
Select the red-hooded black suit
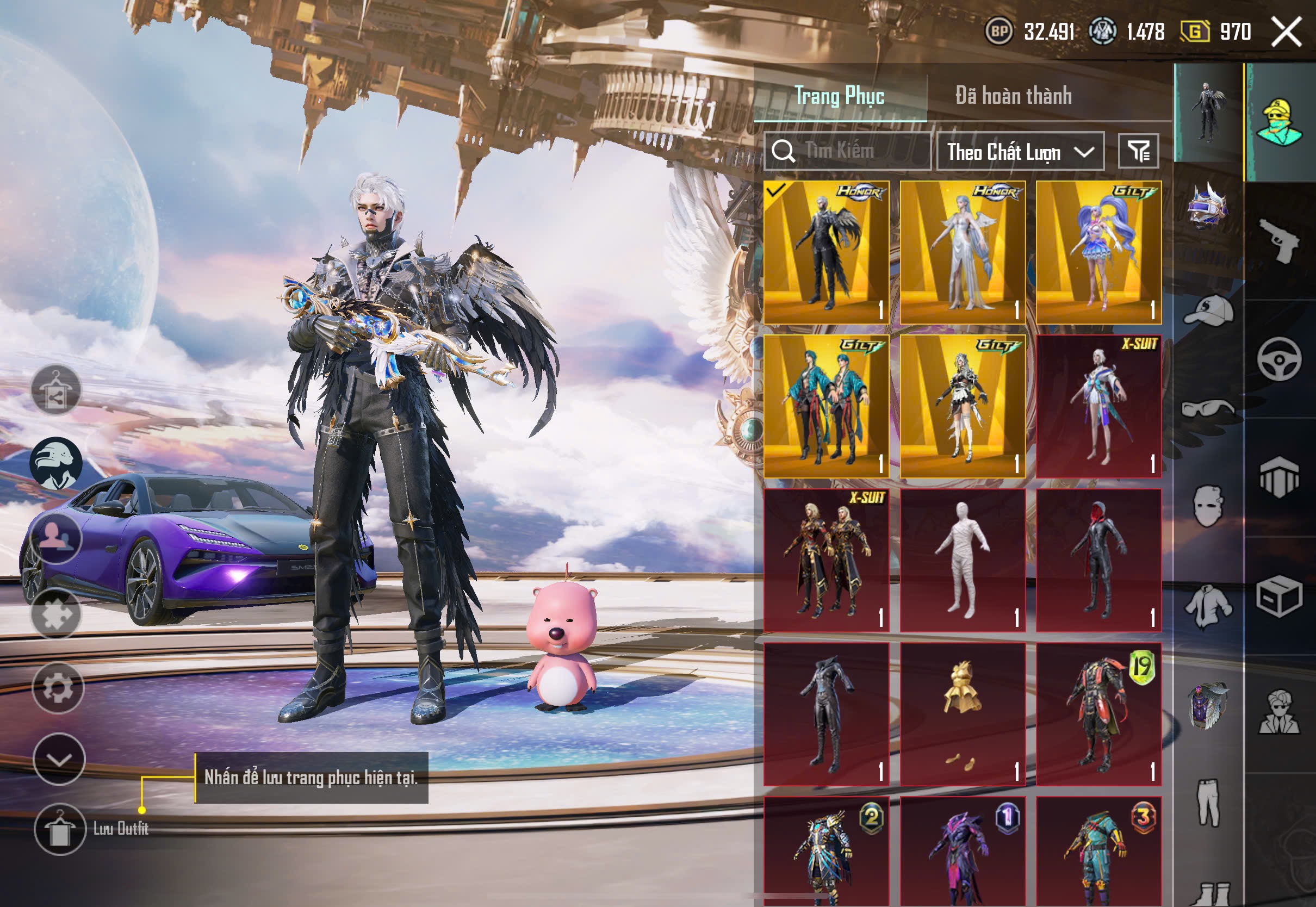click(x=1098, y=560)
